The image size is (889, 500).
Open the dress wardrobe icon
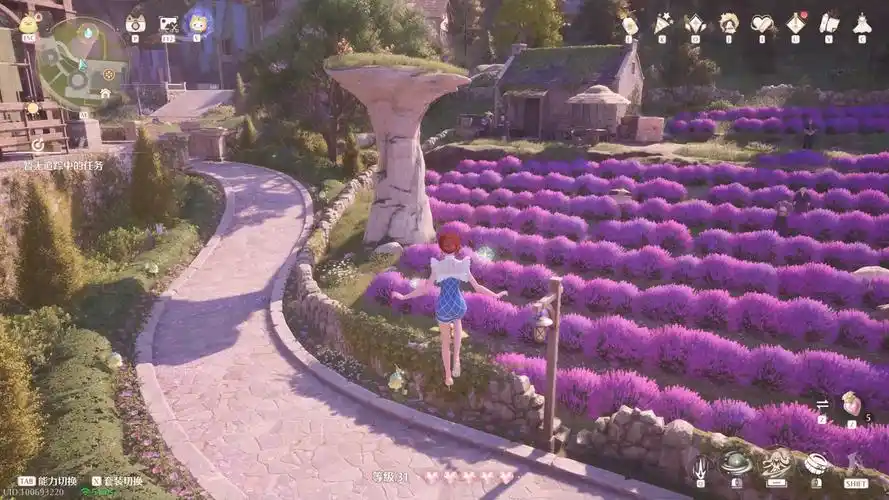tap(862, 23)
